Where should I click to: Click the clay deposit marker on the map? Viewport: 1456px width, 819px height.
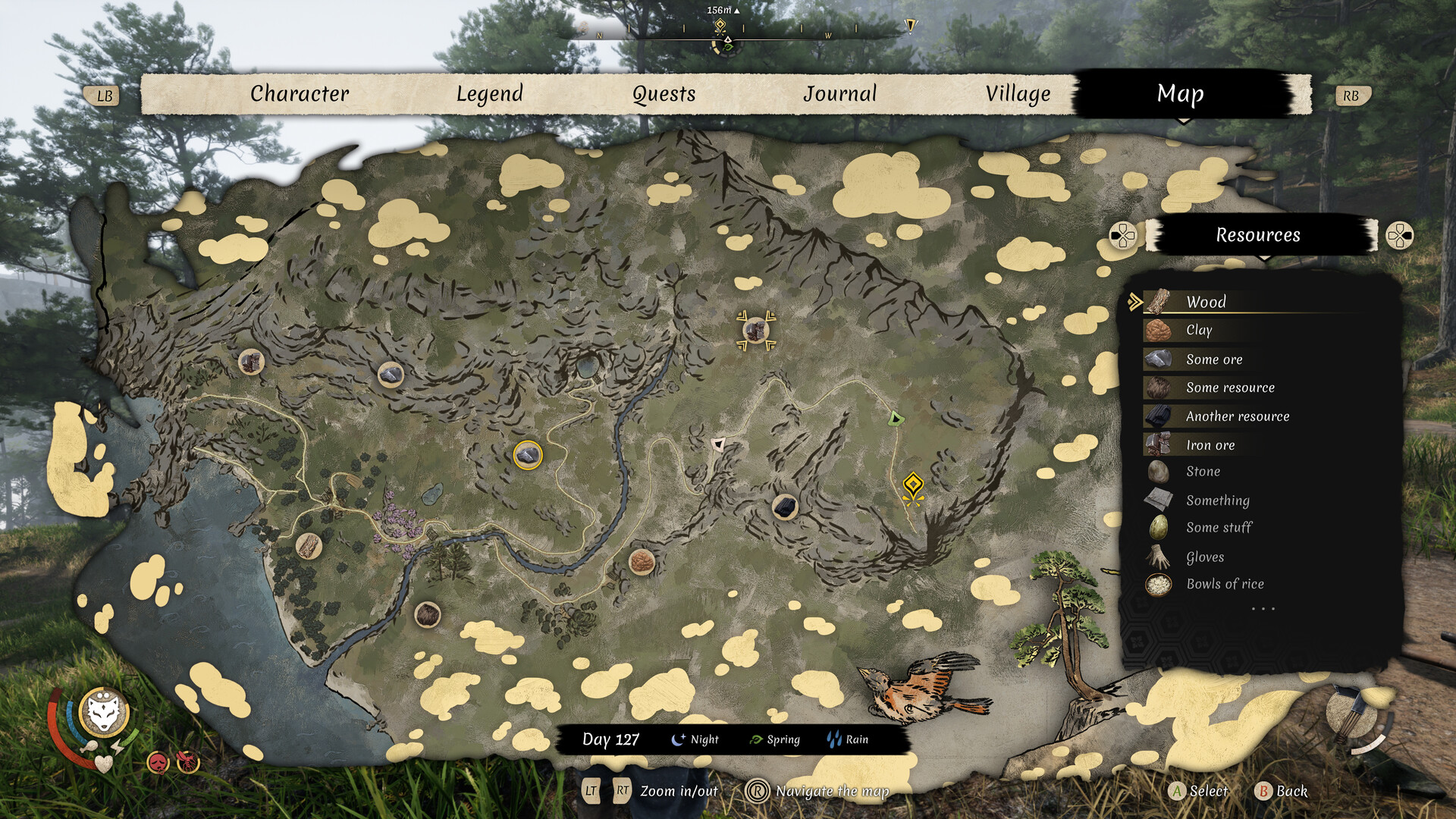(x=642, y=562)
